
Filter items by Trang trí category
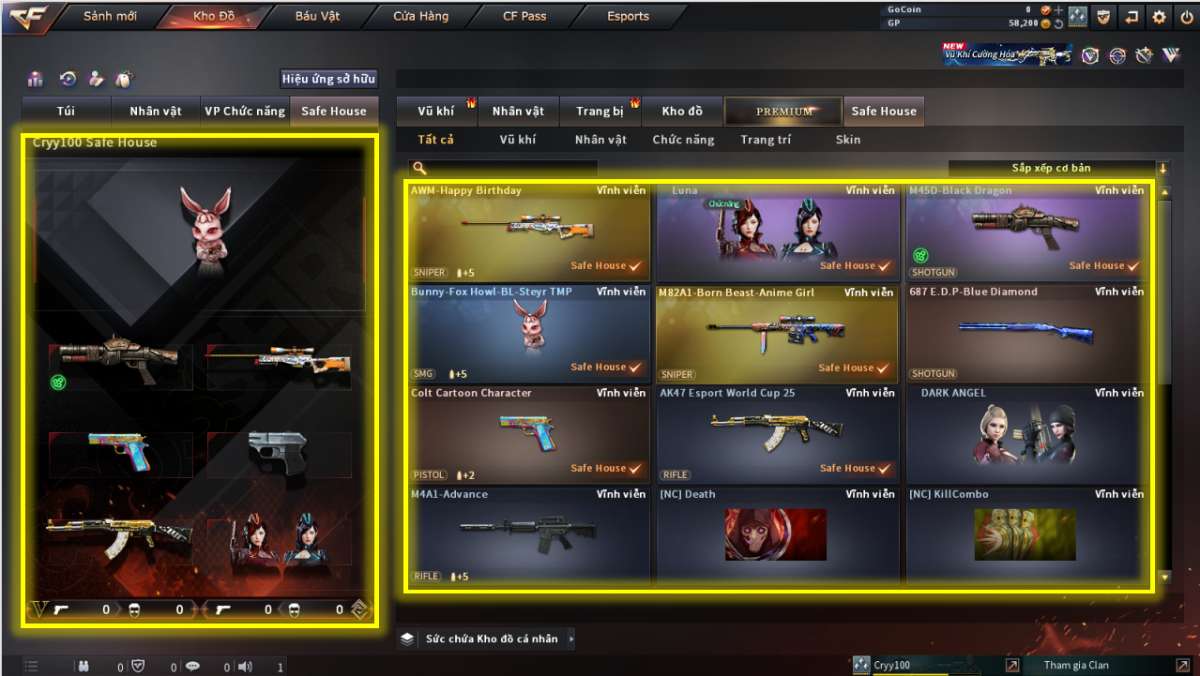click(765, 140)
